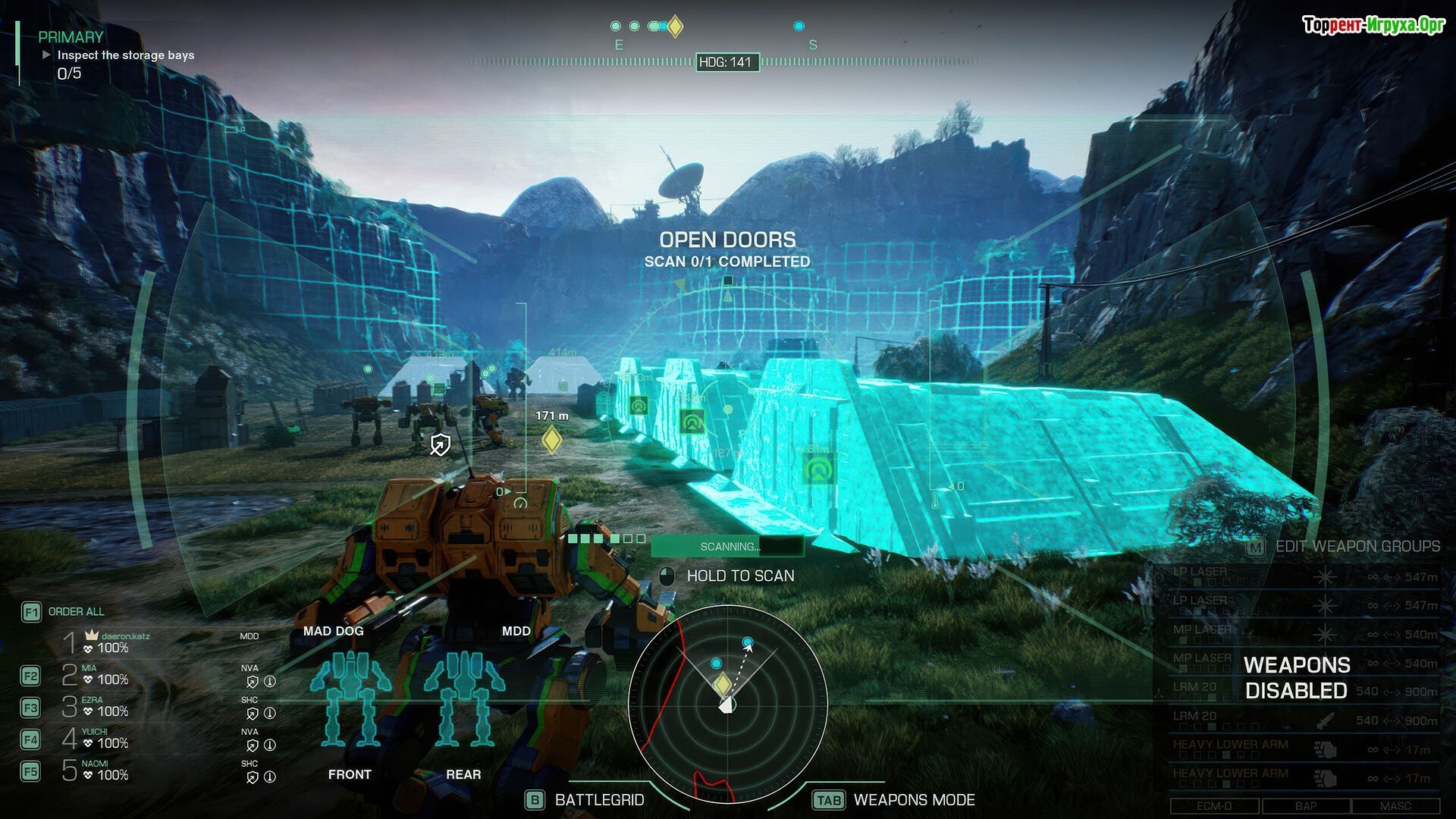Select lancemate daeron.katz in squad list
Viewport: 1456px width, 819px height.
coord(114,642)
